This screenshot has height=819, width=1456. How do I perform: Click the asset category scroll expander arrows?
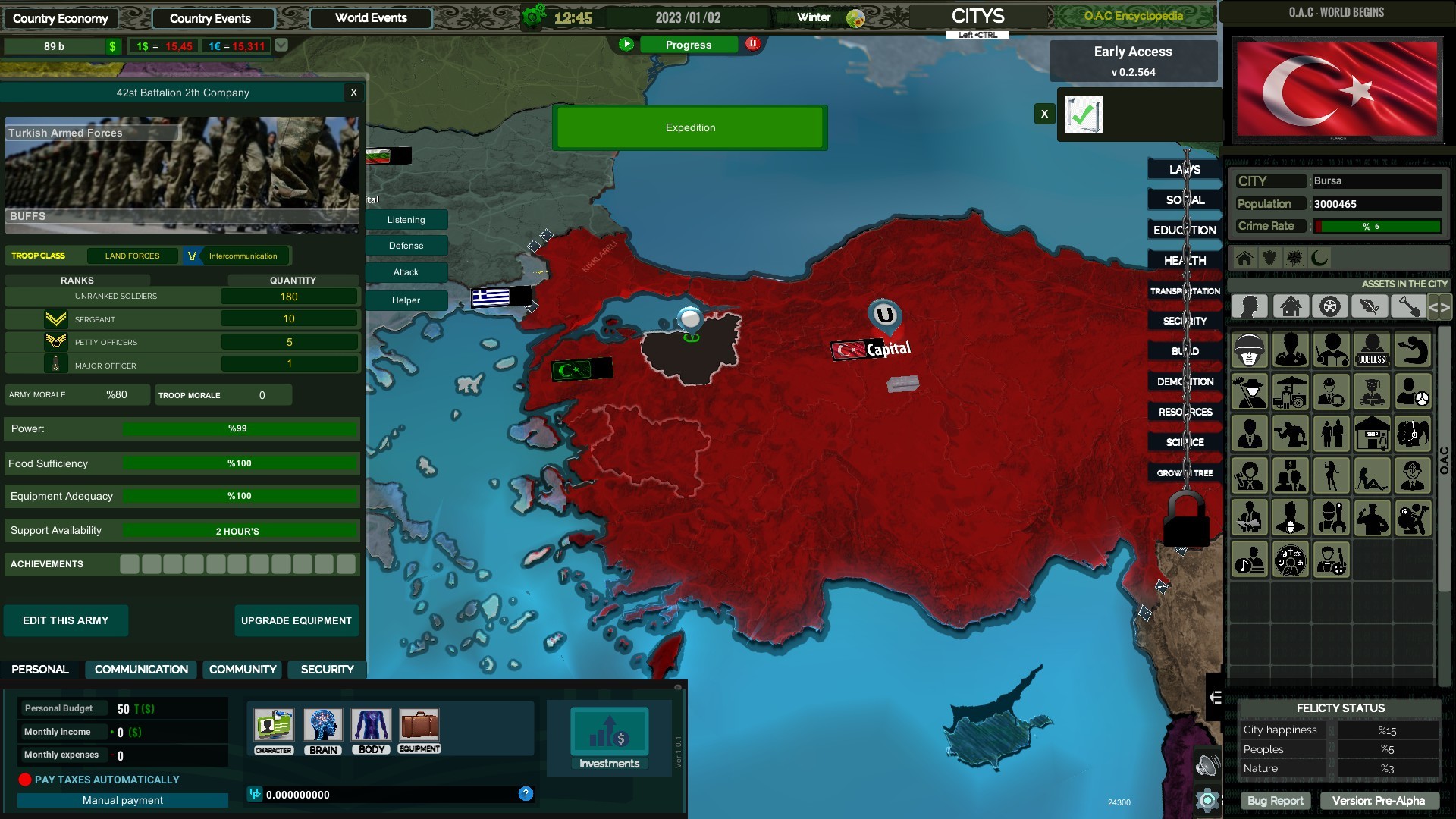tap(1439, 308)
